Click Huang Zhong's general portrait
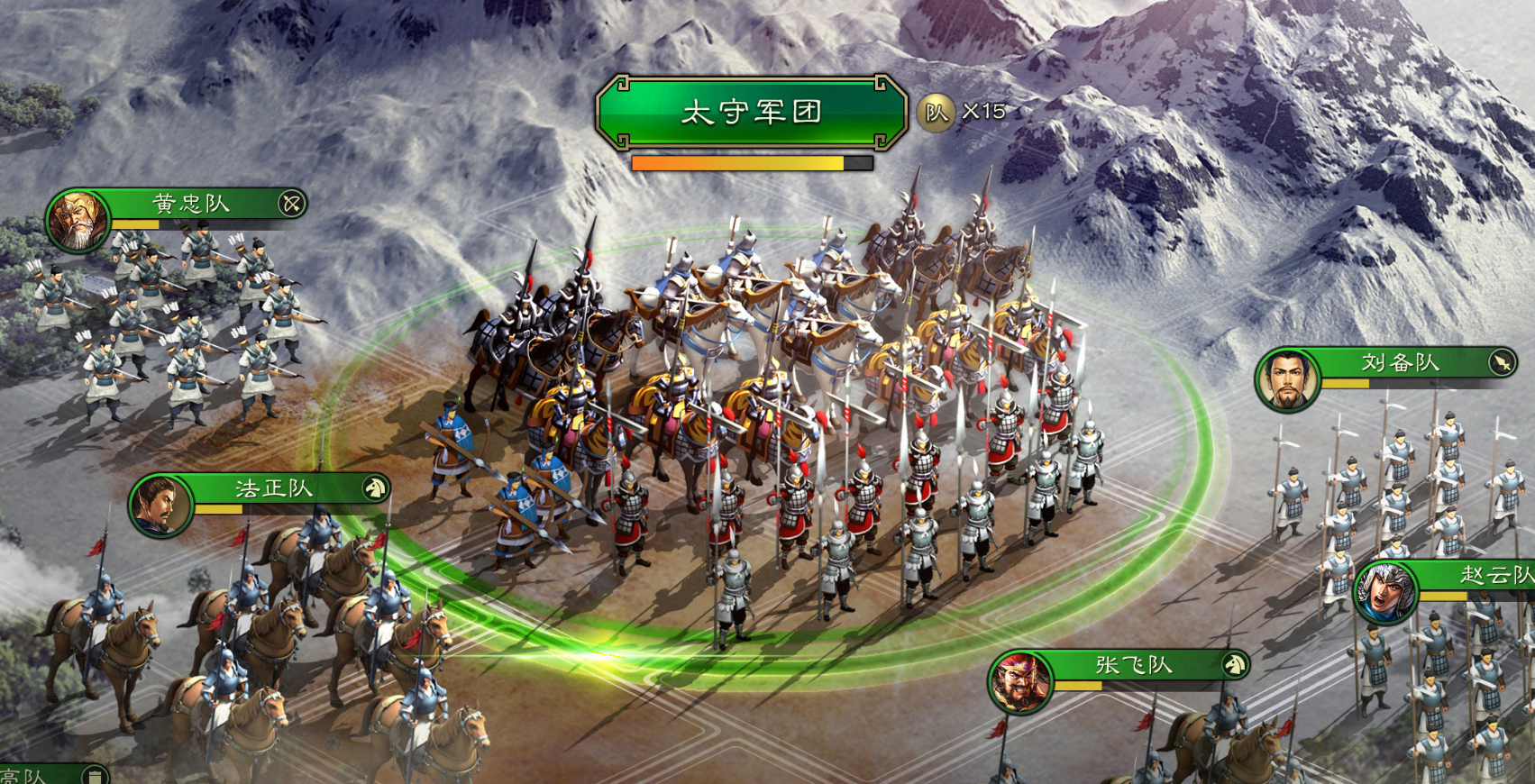The image size is (1535, 784). pos(78,221)
